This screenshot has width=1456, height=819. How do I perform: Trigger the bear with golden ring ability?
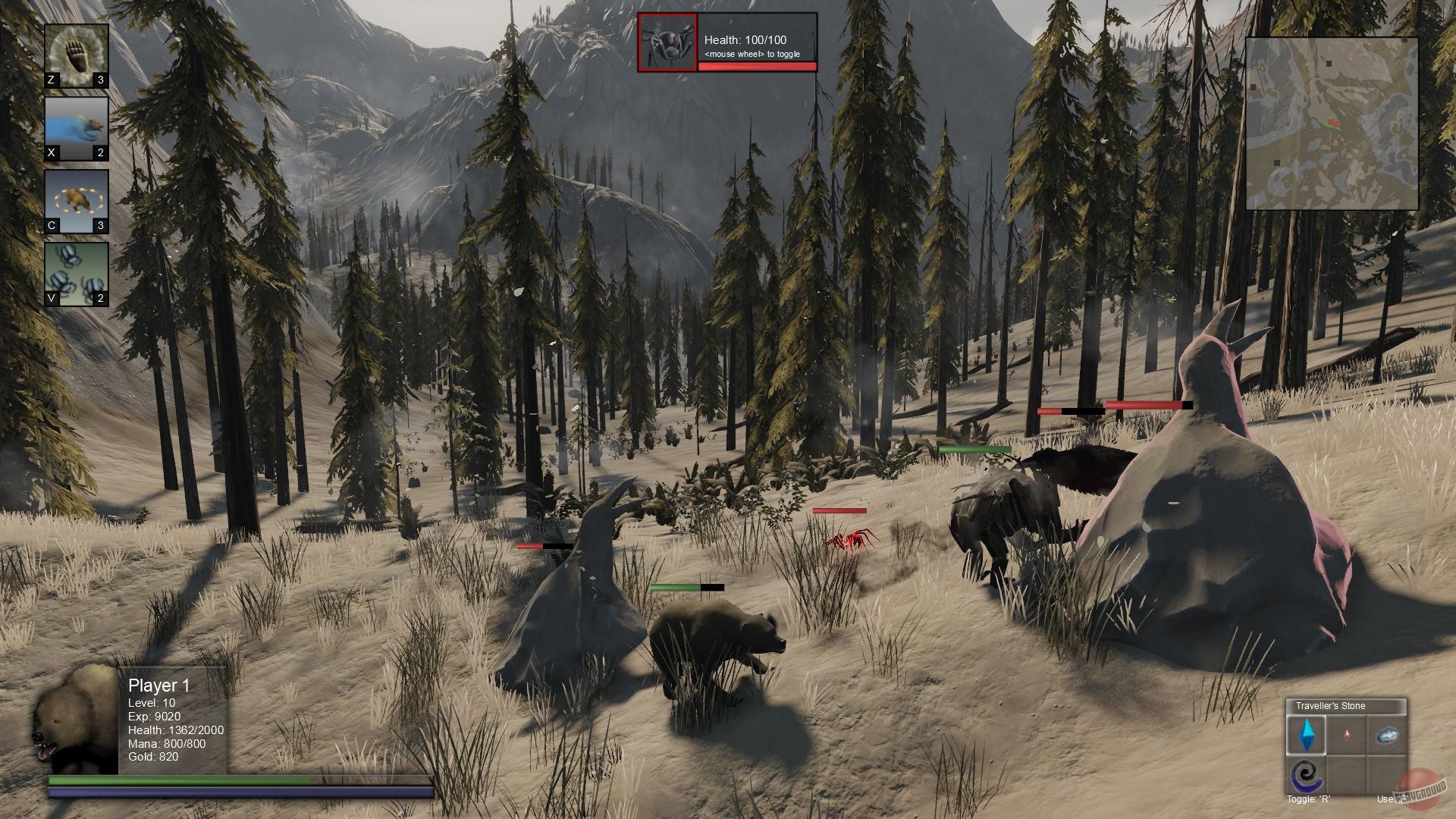[76, 201]
